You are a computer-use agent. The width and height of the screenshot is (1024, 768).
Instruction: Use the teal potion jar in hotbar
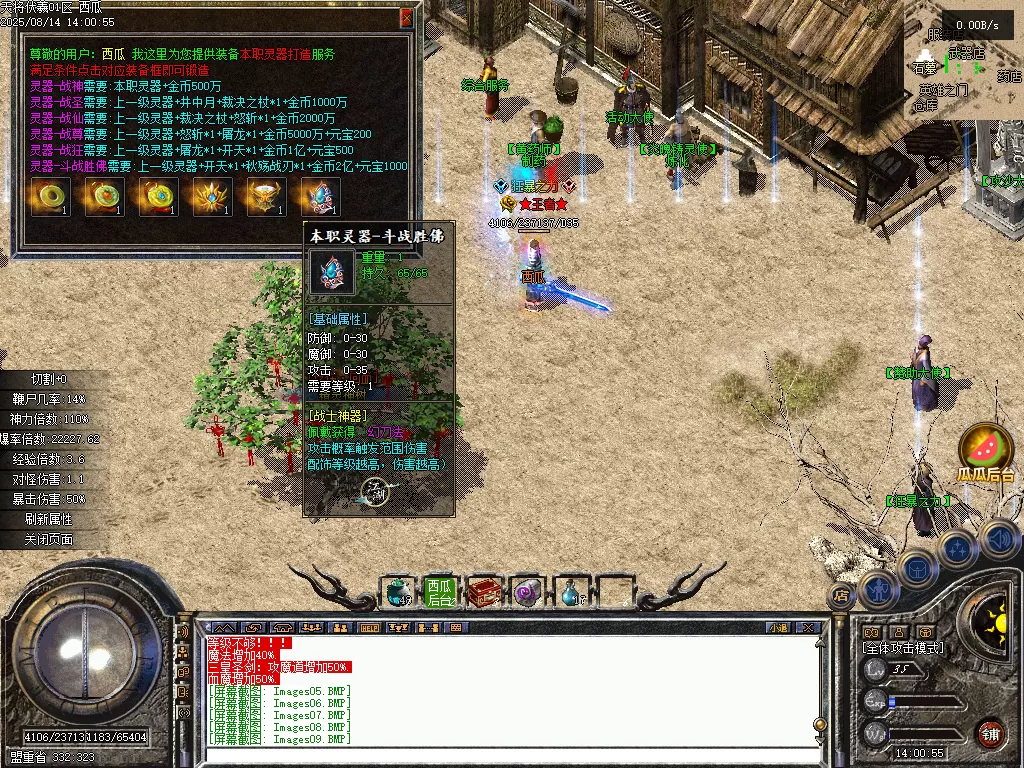coord(399,592)
